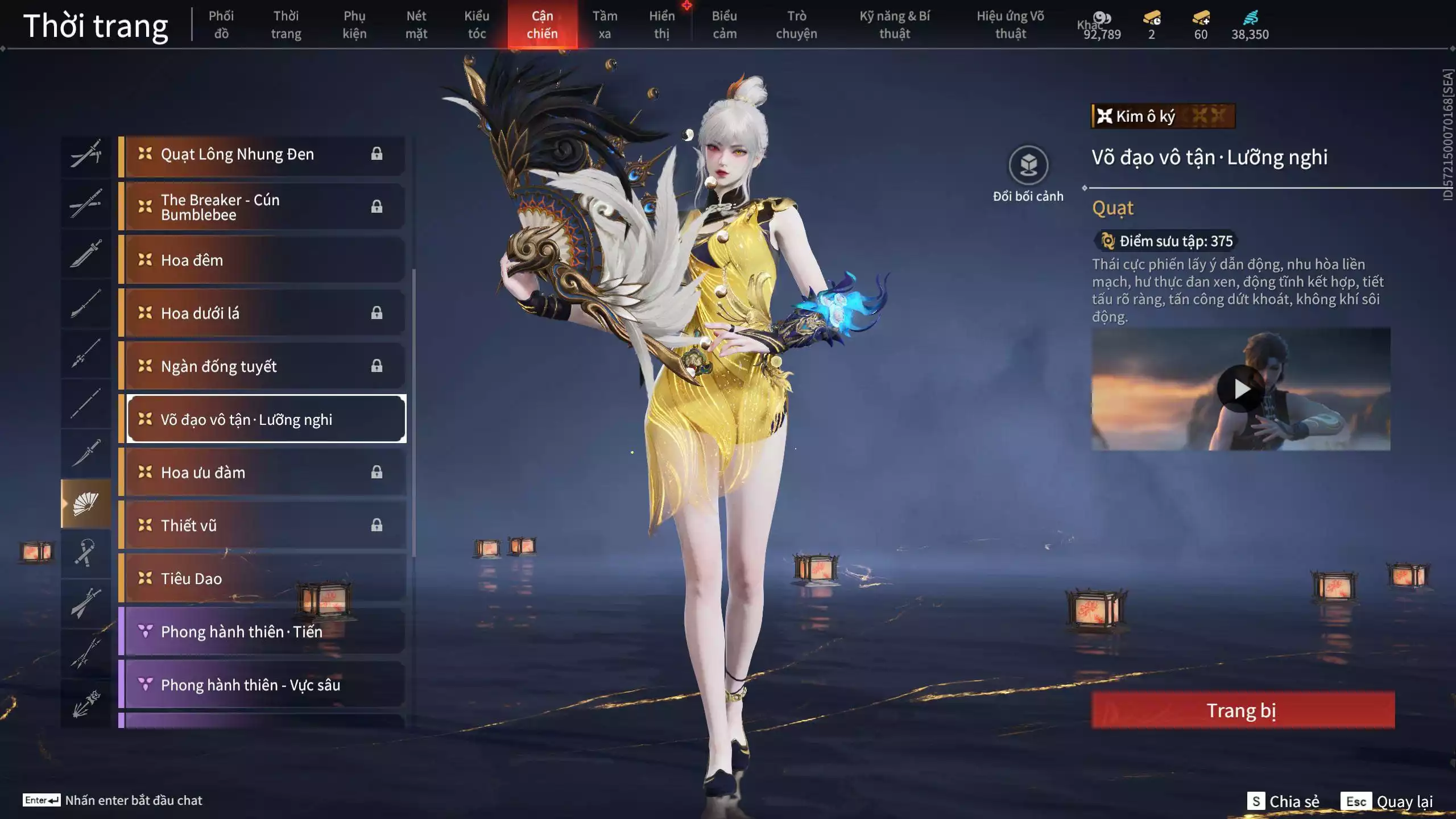
Task: Click the yin-yang currency icon near Khác
Action: (x=1102, y=17)
